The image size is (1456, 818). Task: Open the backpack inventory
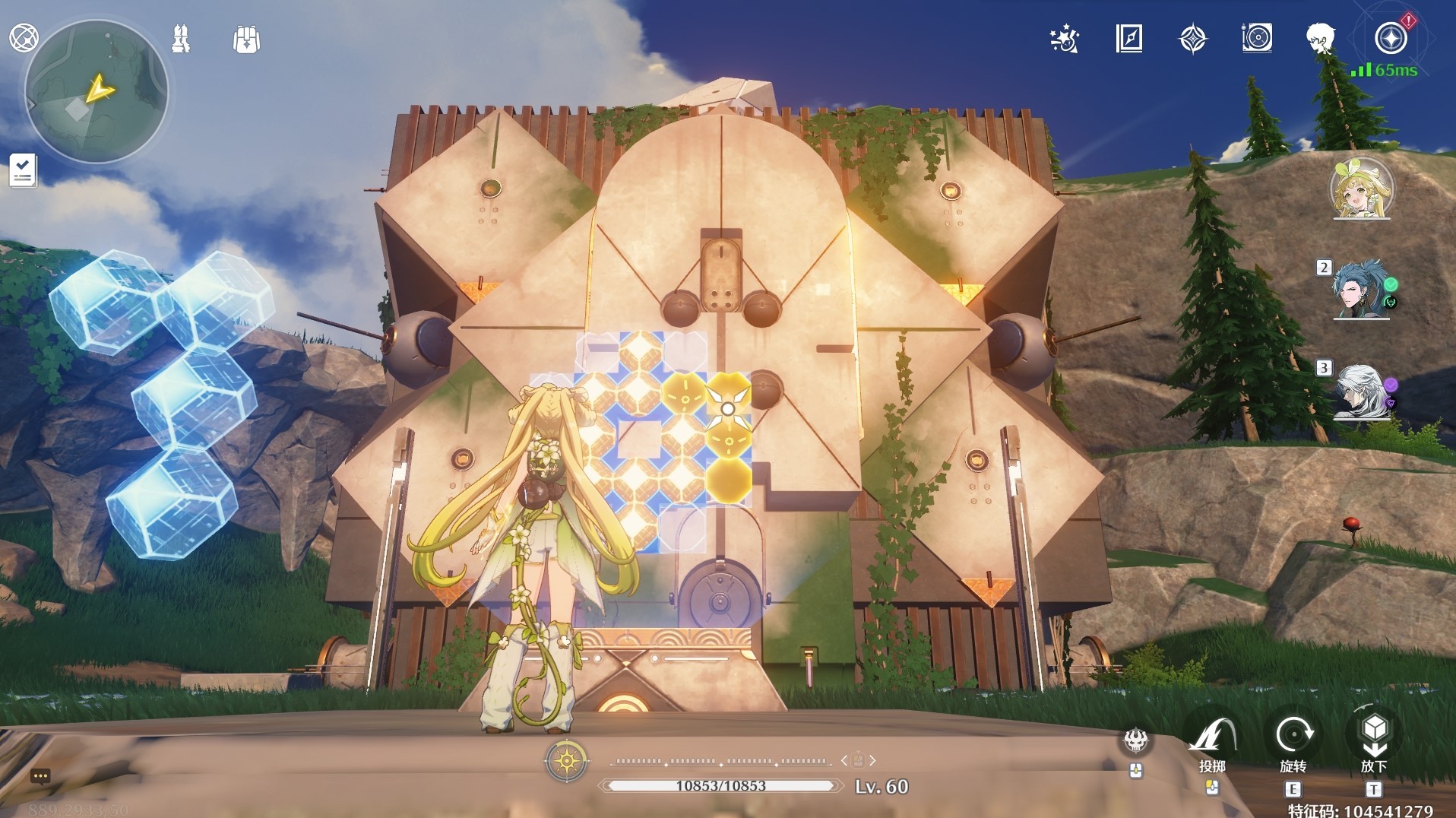pyautogui.click(x=246, y=40)
